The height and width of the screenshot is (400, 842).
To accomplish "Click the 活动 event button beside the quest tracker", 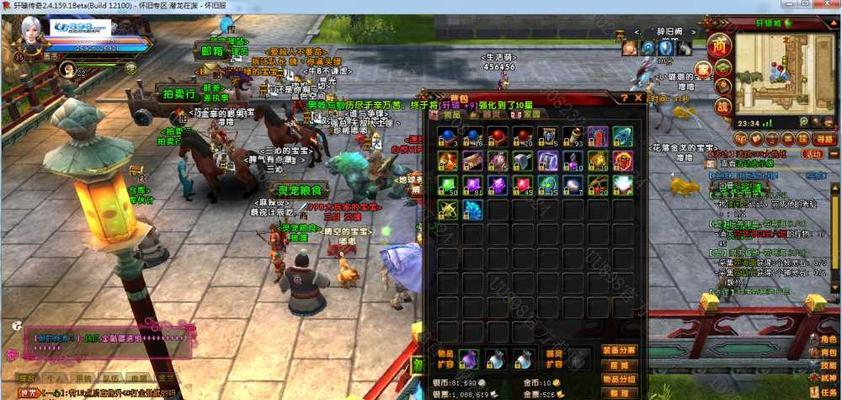I will click(x=813, y=154).
